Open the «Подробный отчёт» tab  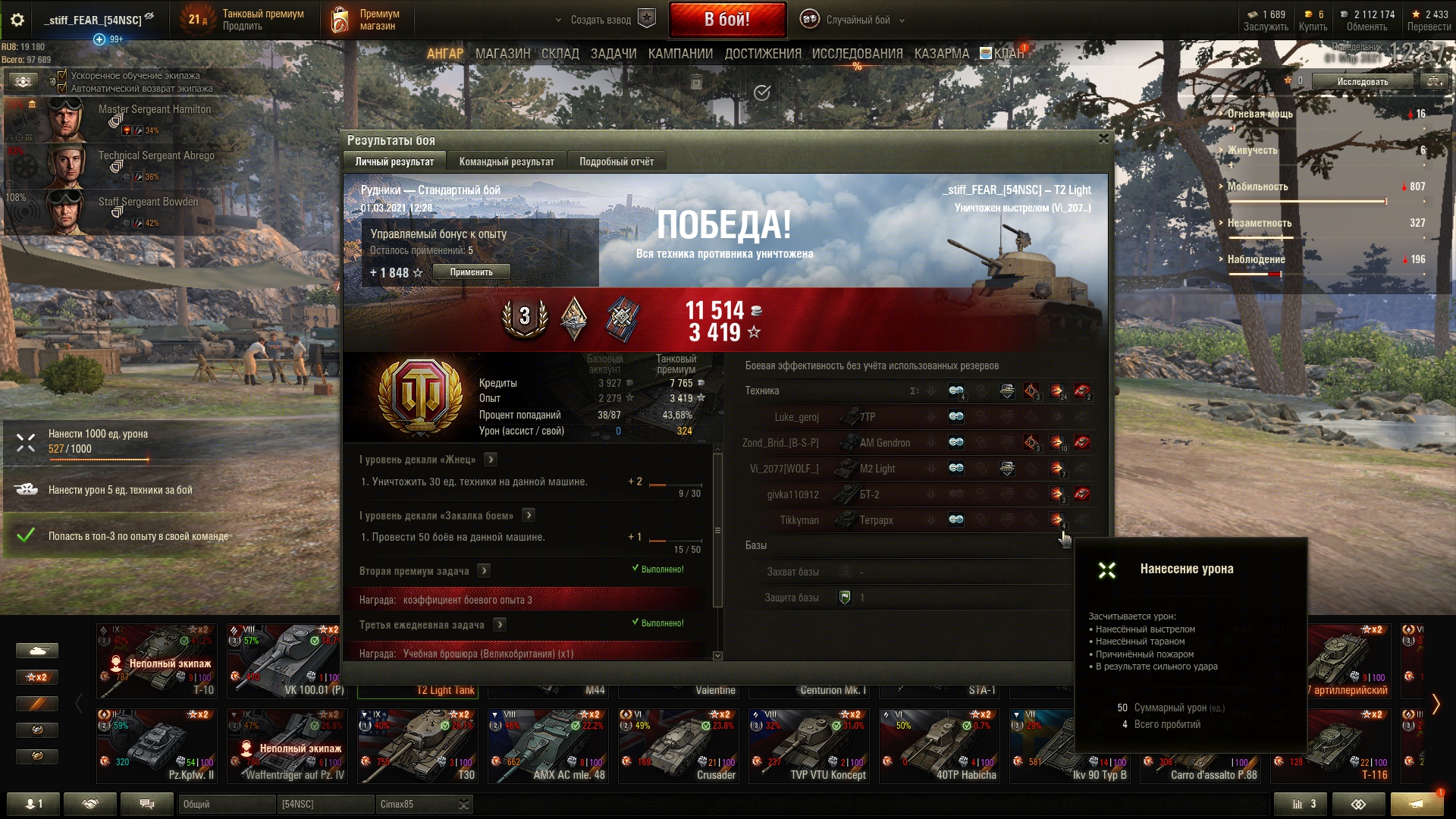pos(616,162)
